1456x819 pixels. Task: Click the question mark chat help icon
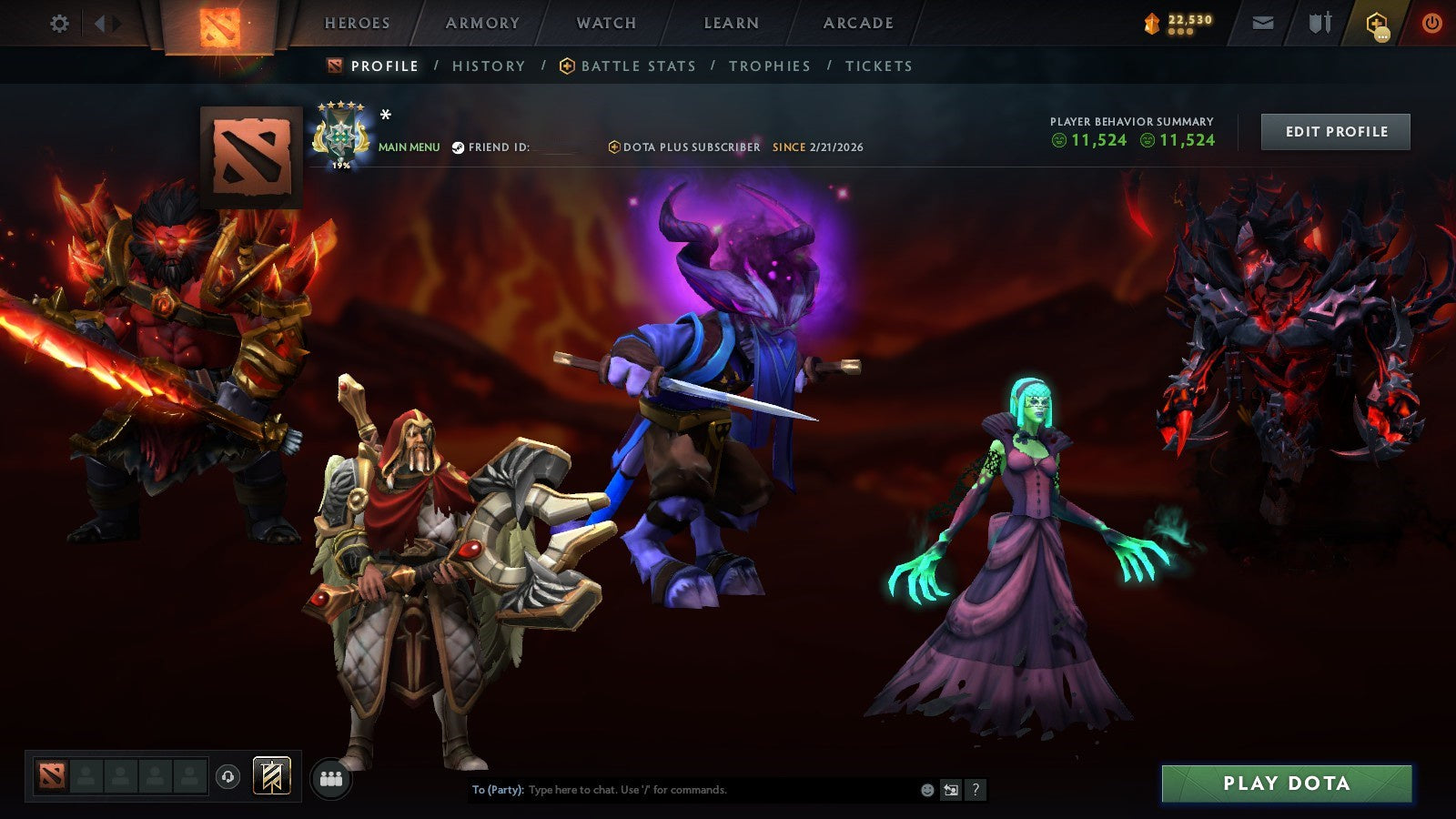coord(976,790)
